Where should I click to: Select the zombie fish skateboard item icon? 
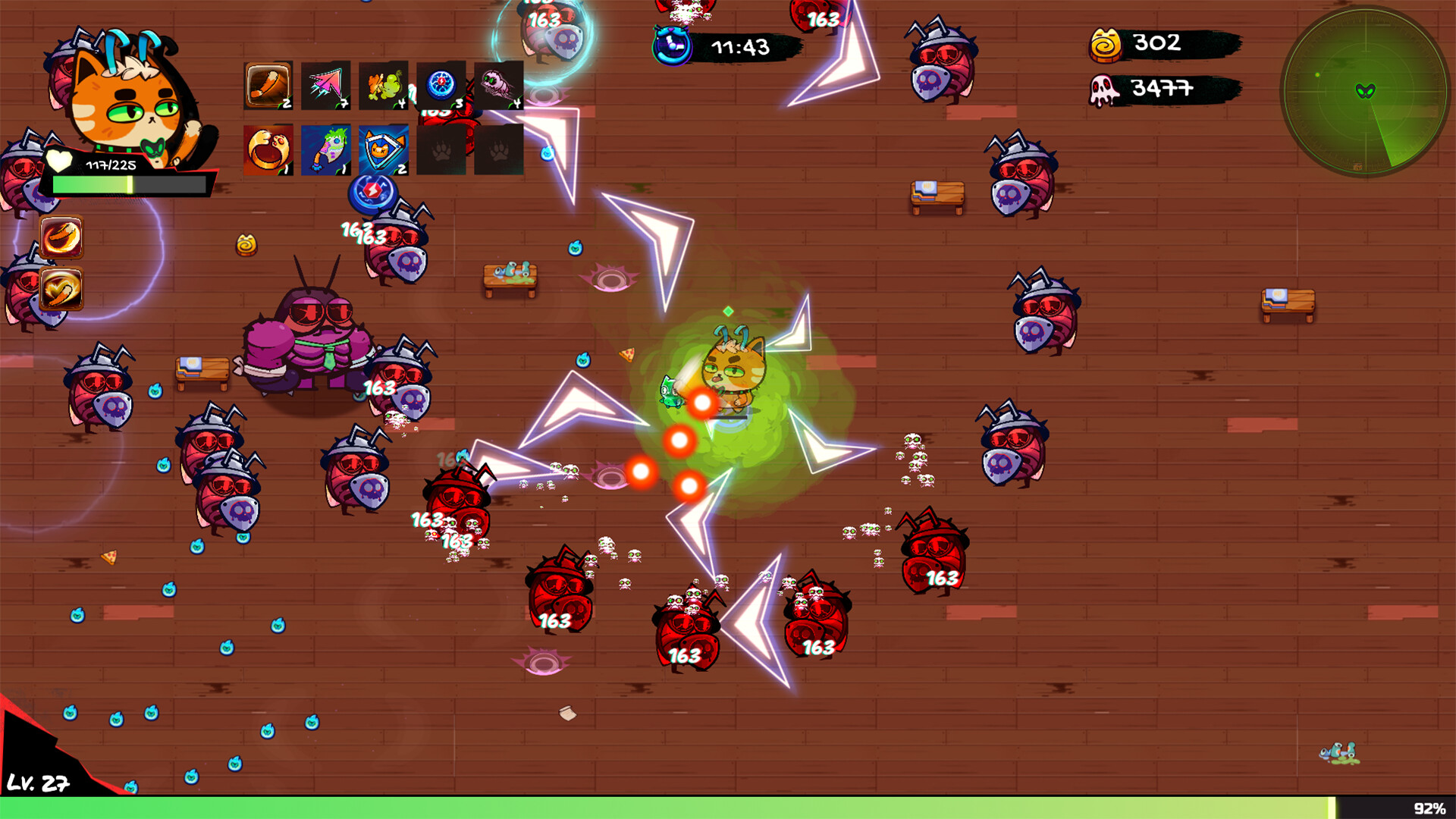[x=328, y=149]
